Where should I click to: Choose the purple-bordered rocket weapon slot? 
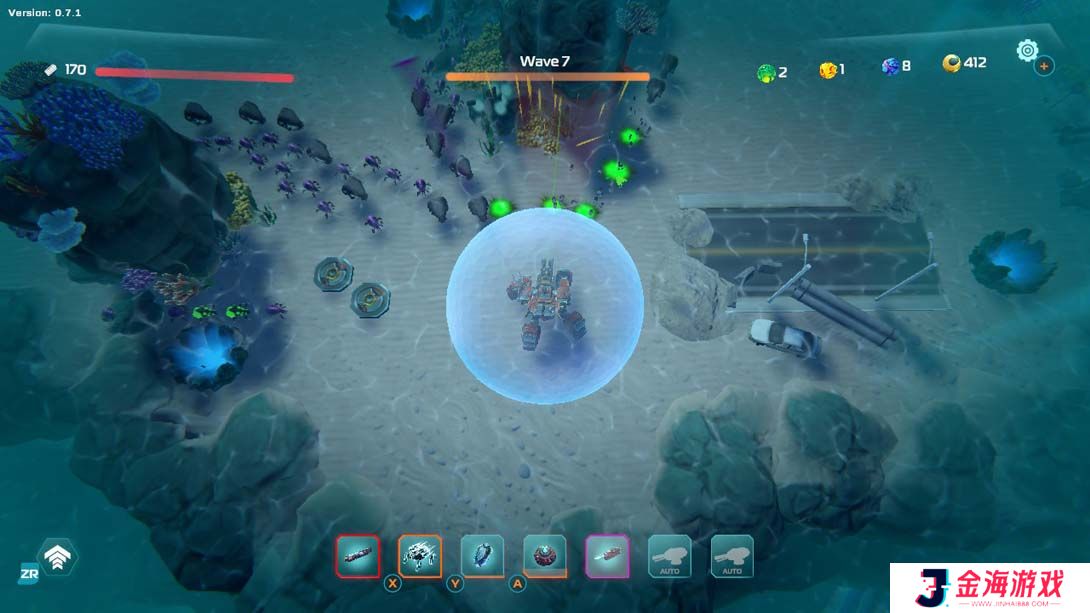pos(607,556)
